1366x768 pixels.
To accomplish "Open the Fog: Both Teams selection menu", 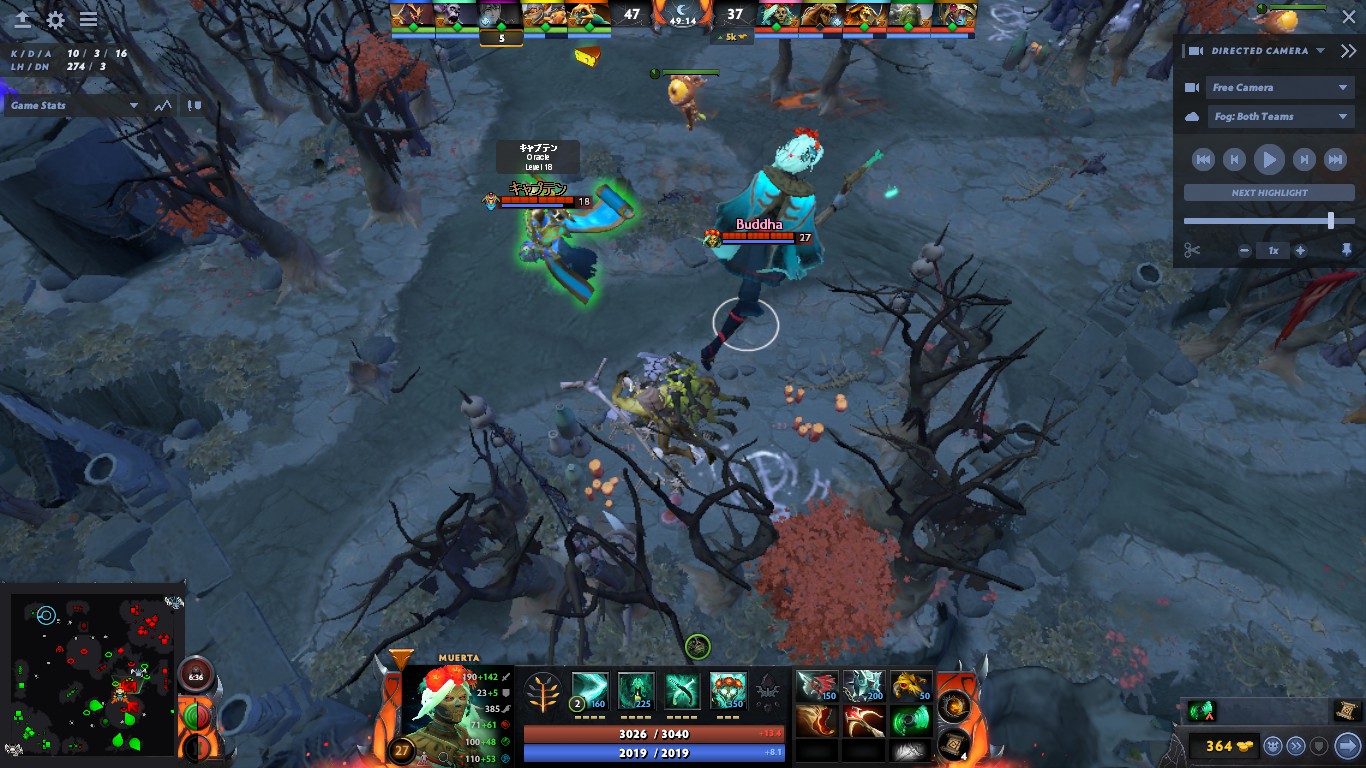I will click(1281, 116).
